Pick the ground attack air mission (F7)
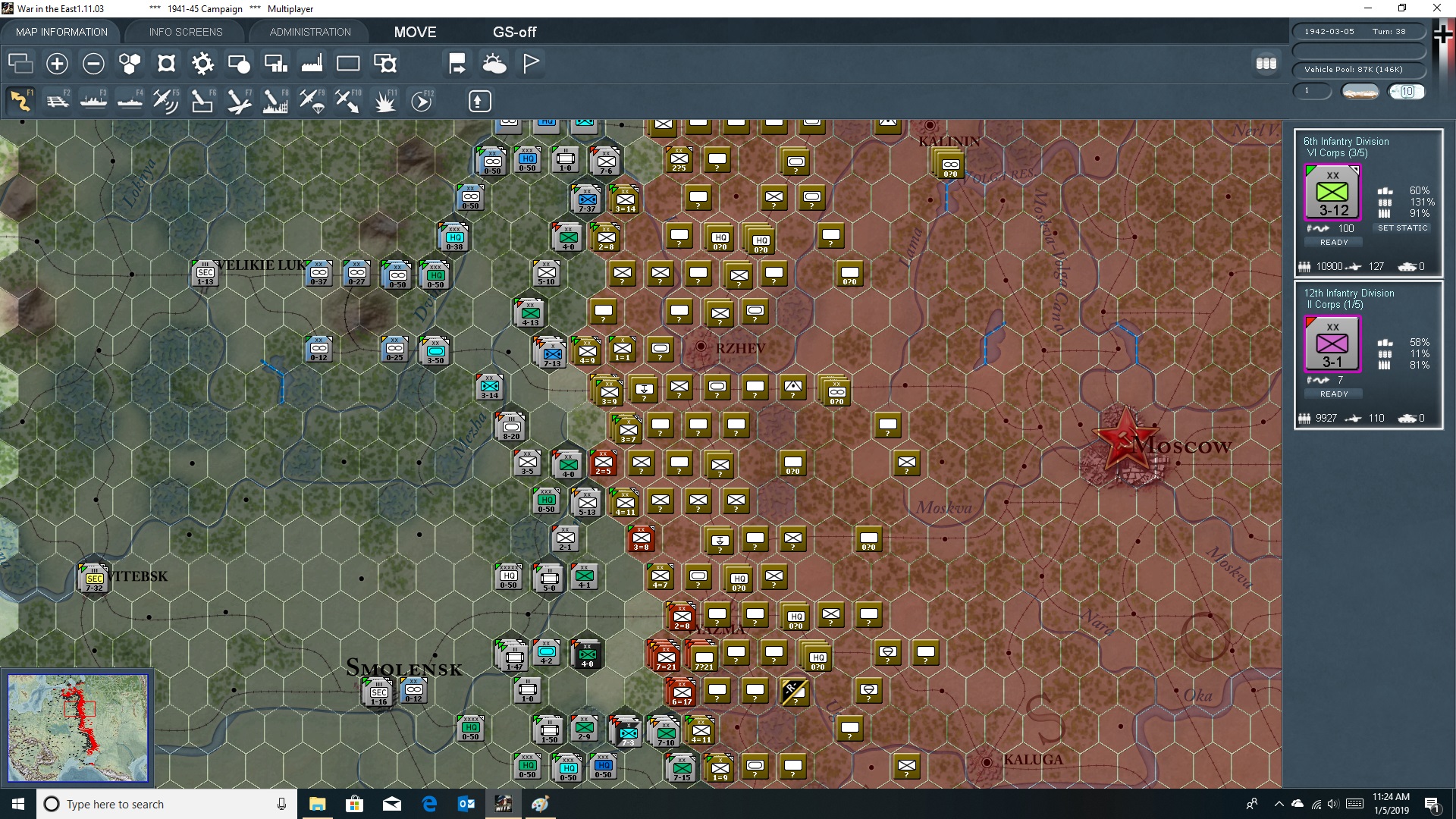The width and height of the screenshot is (1456, 819). coord(238,101)
